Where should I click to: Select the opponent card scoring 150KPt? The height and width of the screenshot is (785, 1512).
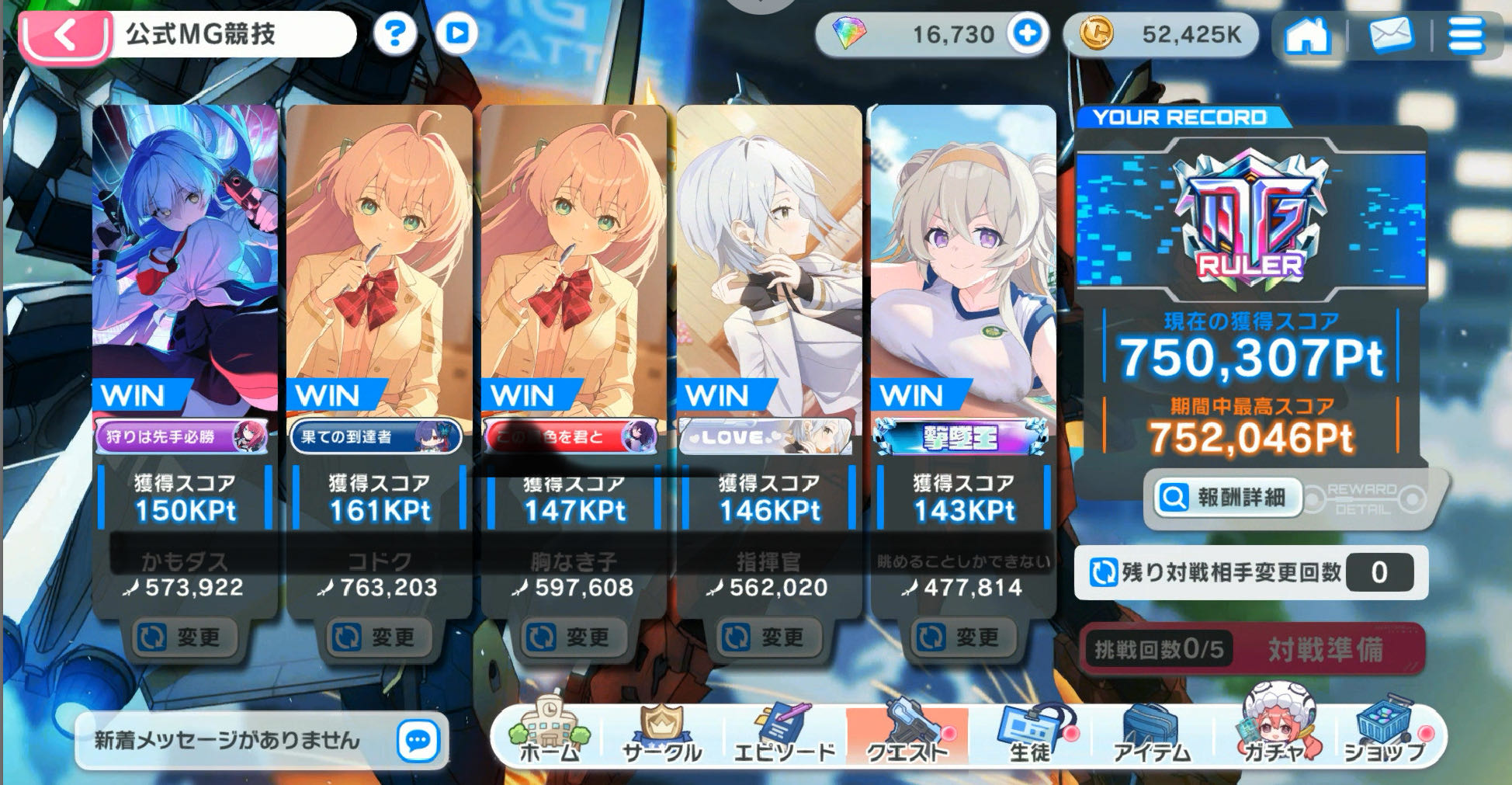pyautogui.click(x=185, y=311)
